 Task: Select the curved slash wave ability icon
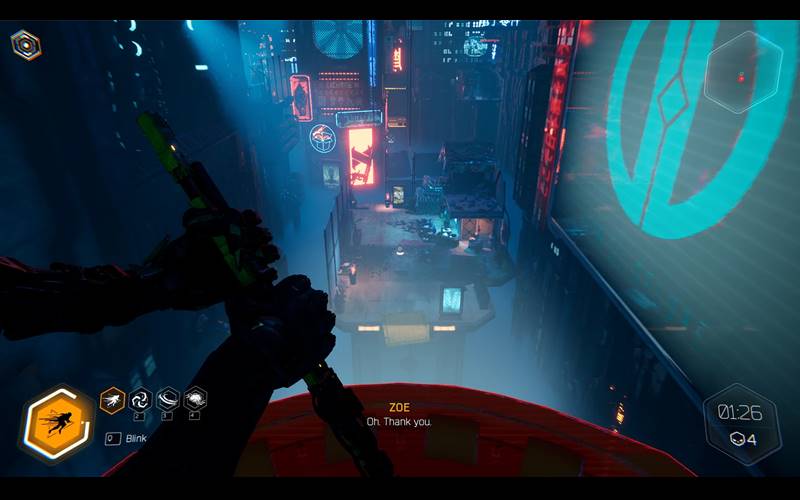[168, 400]
